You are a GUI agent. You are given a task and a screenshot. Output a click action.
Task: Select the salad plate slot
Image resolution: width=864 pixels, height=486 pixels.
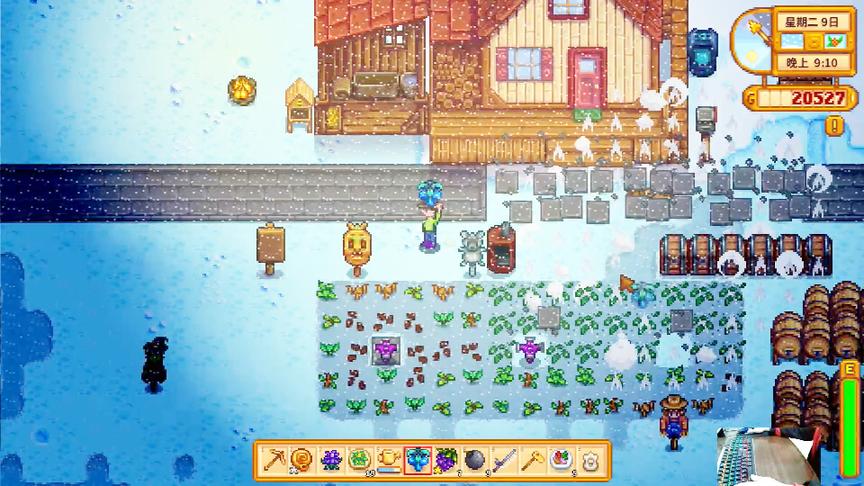tap(562, 459)
